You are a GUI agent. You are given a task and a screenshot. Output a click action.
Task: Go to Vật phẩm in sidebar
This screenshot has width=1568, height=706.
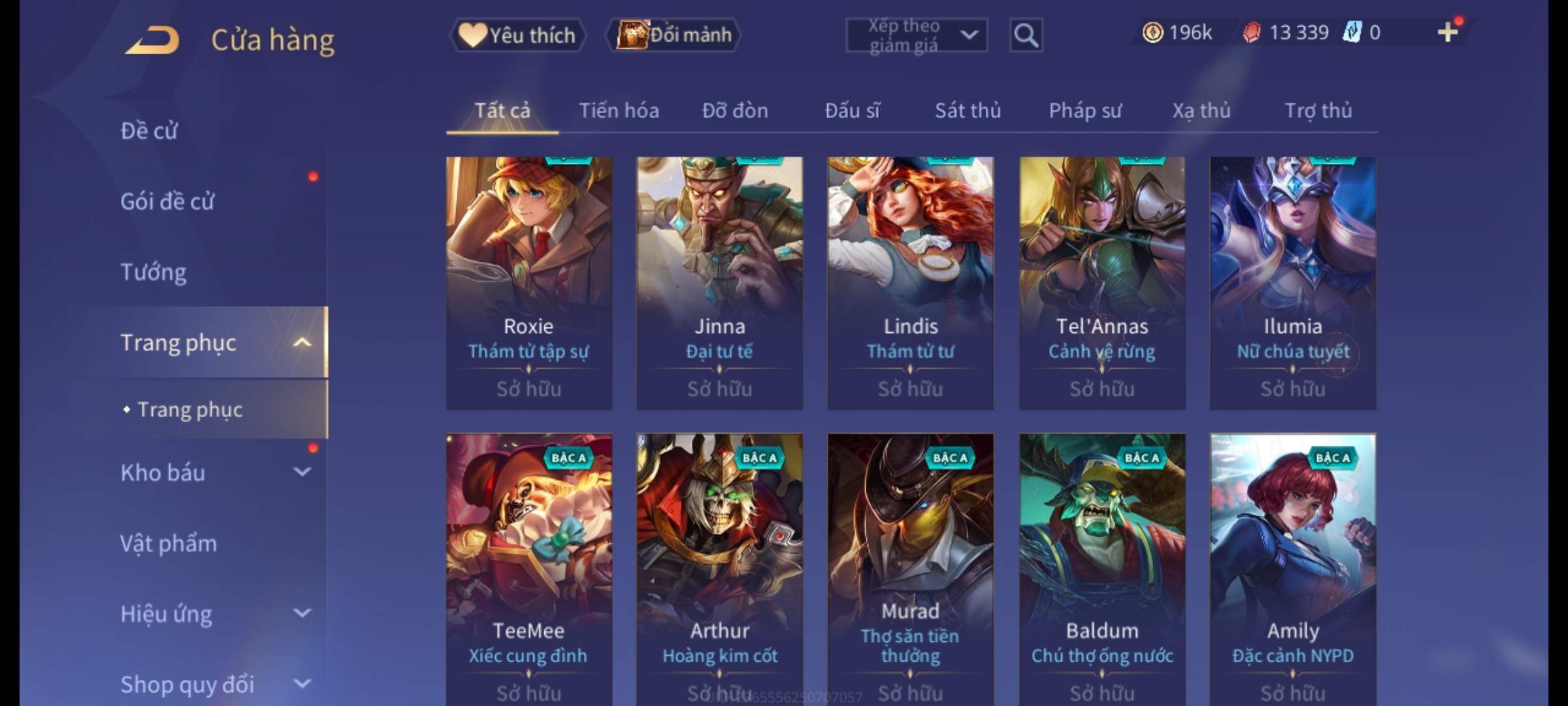[x=169, y=544]
